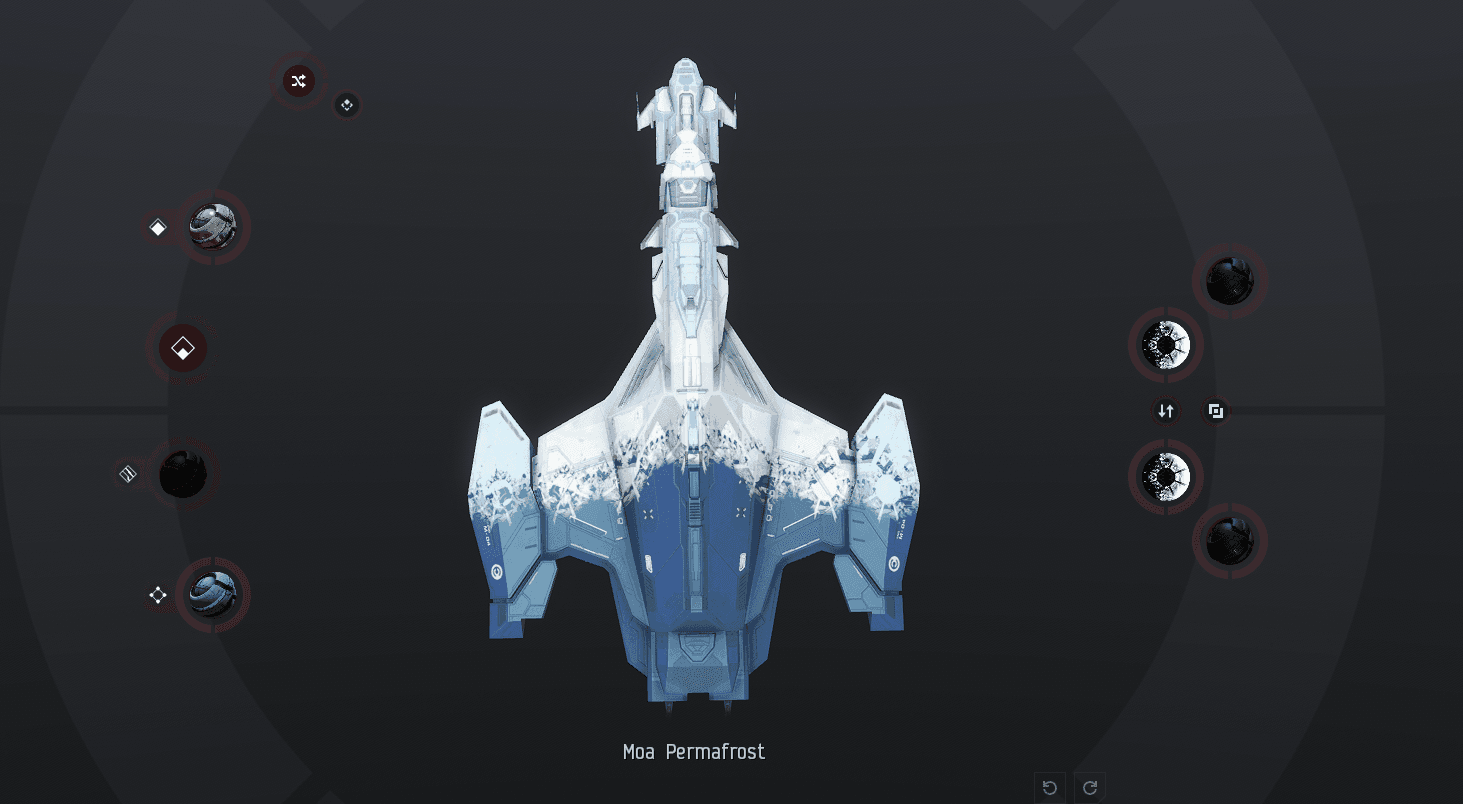Click the solid white diamond icon
The image size is (1463, 804).
tap(158, 228)
